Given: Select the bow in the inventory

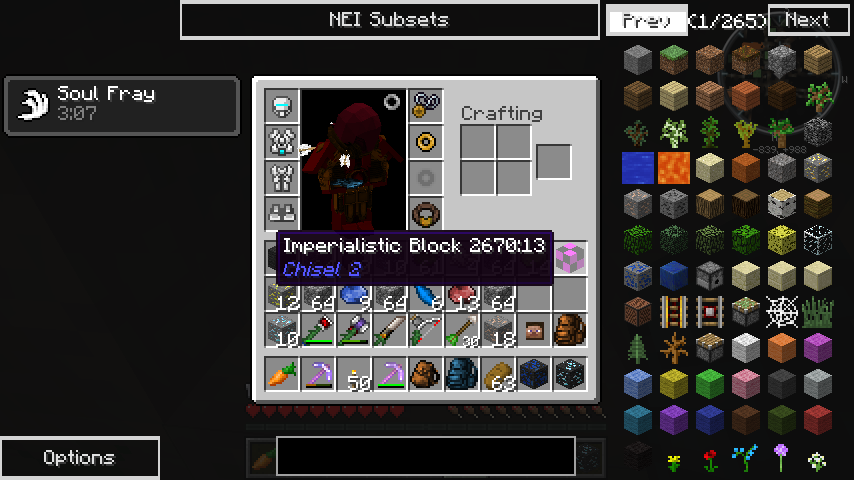Looking at the screenshot, I should tap(425, 330).
